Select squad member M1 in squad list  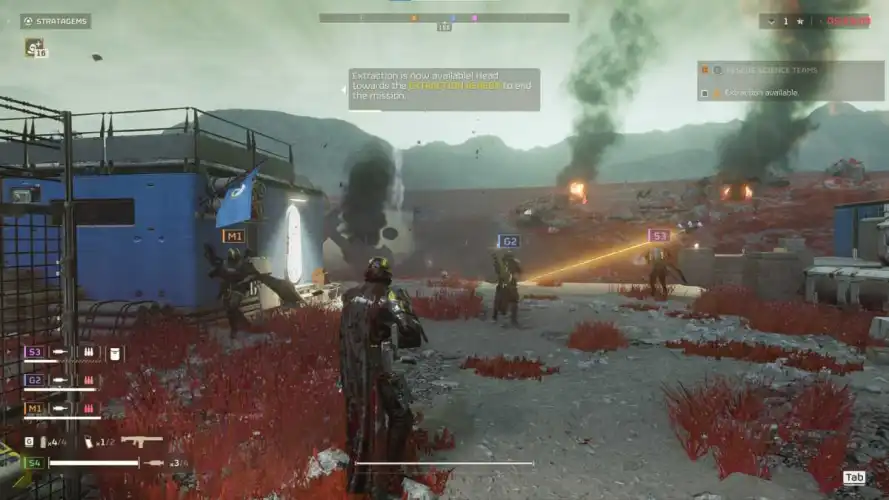pos(34,408)
